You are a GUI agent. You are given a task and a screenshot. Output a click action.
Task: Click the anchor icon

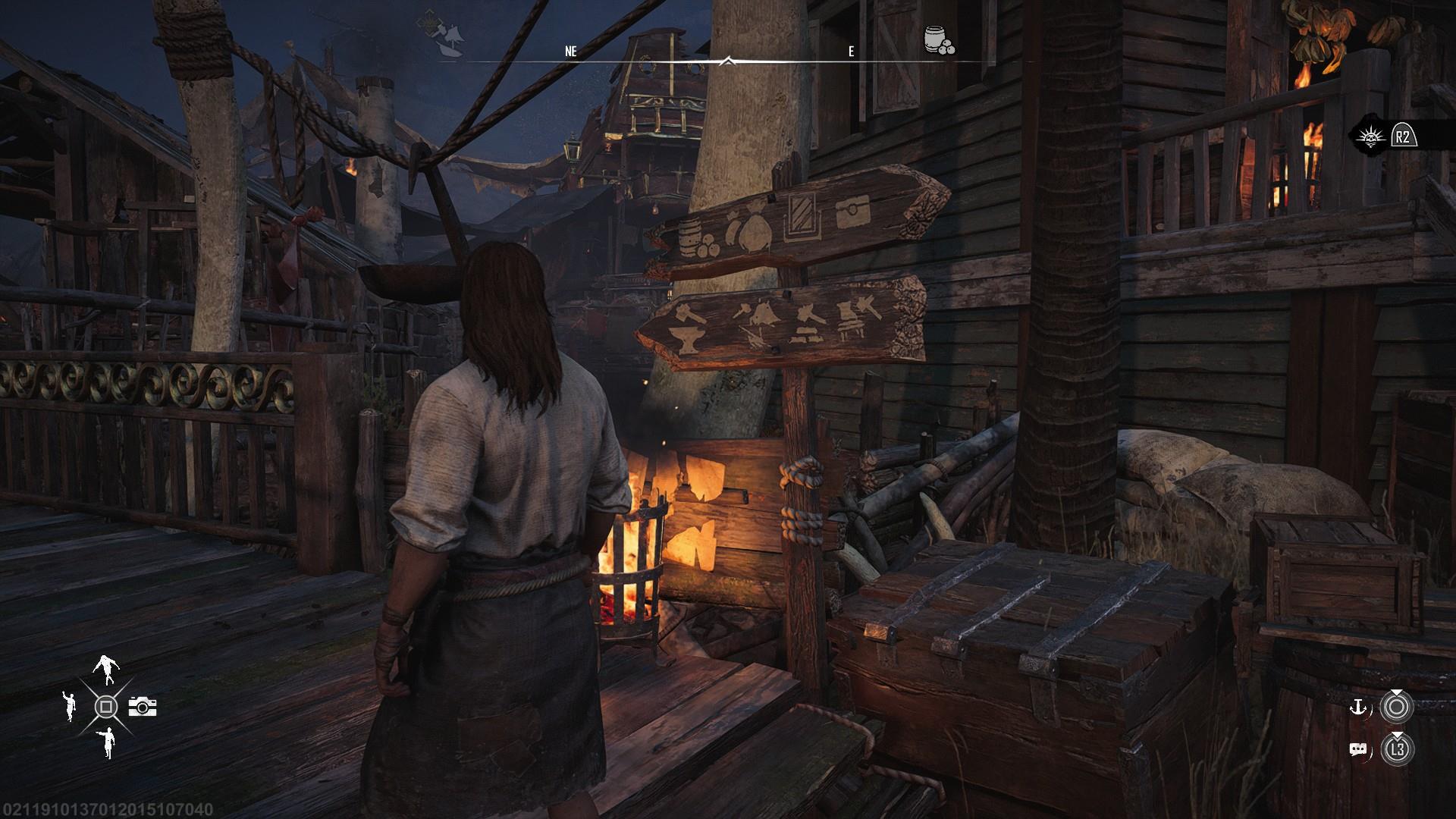tap(1357, 708)
